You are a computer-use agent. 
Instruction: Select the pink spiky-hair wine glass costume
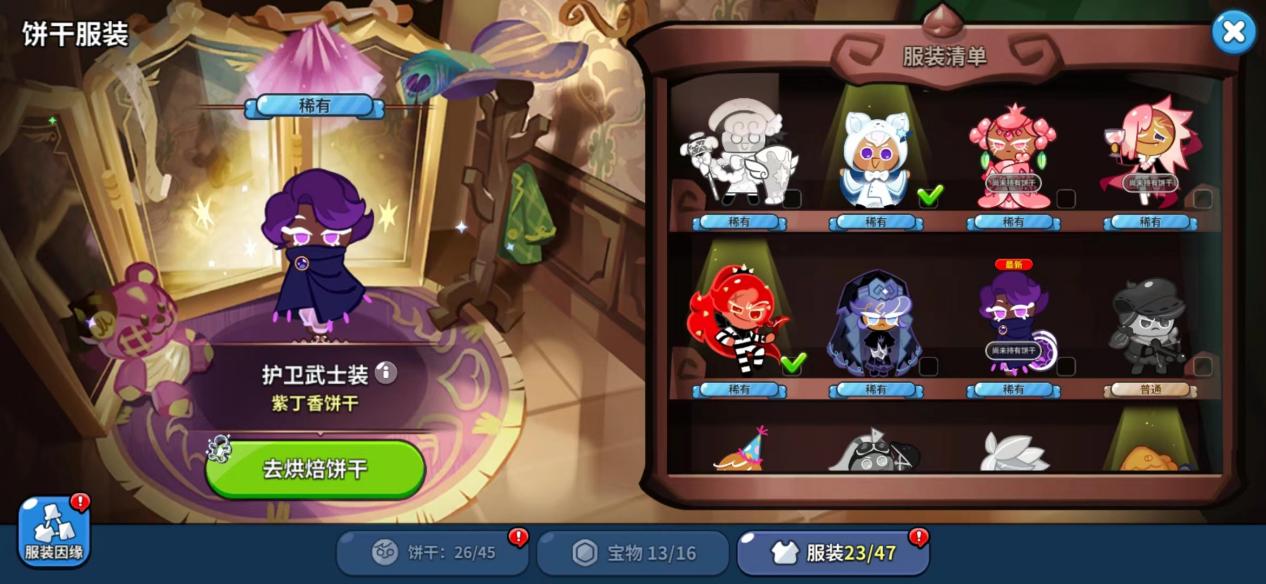1150,156
